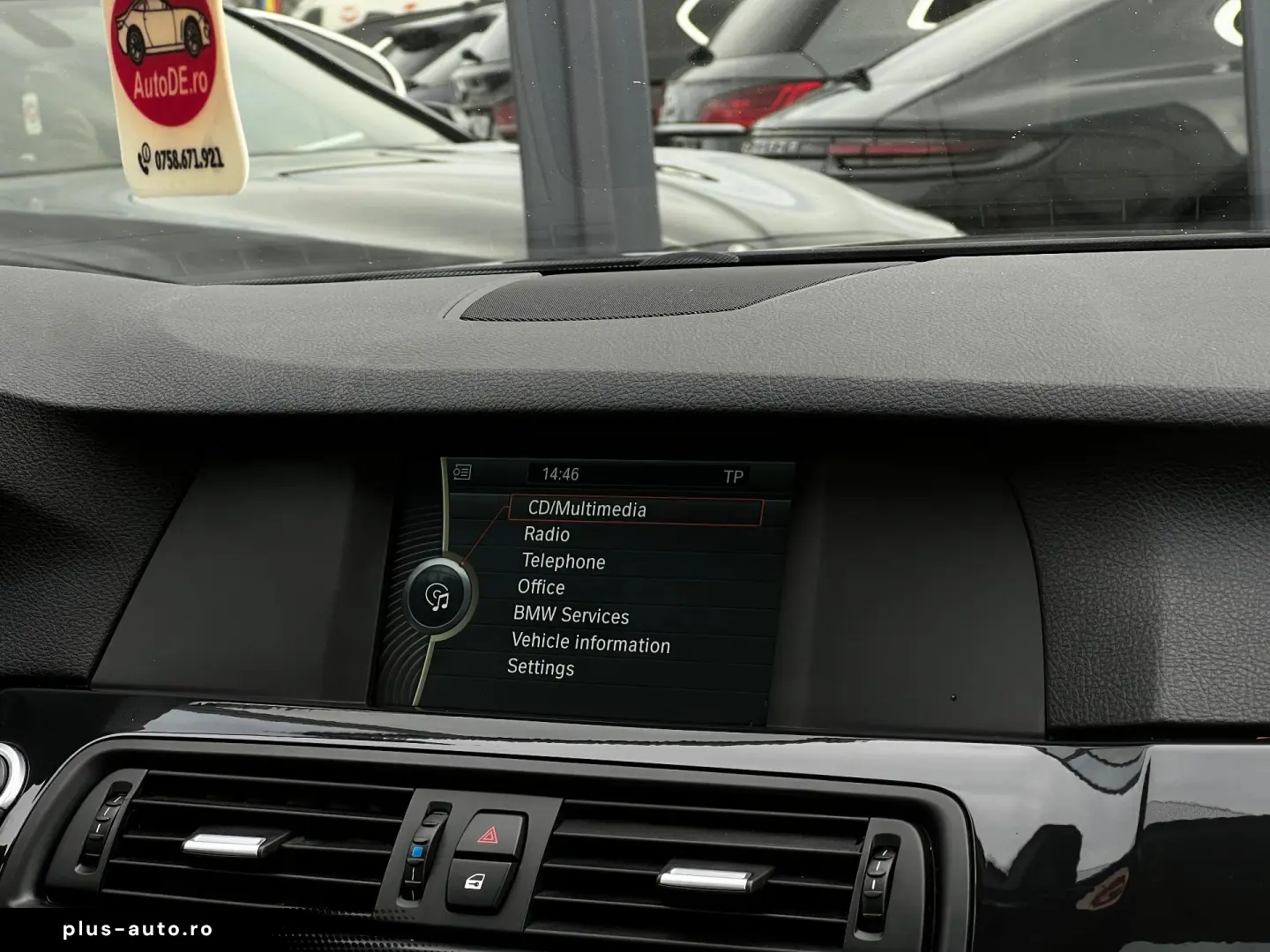Image resolution: width=1270 pixels, height=952 pixels.
Task: Adjust the blue temperature thumbwheel
Action: pos(418,850)
